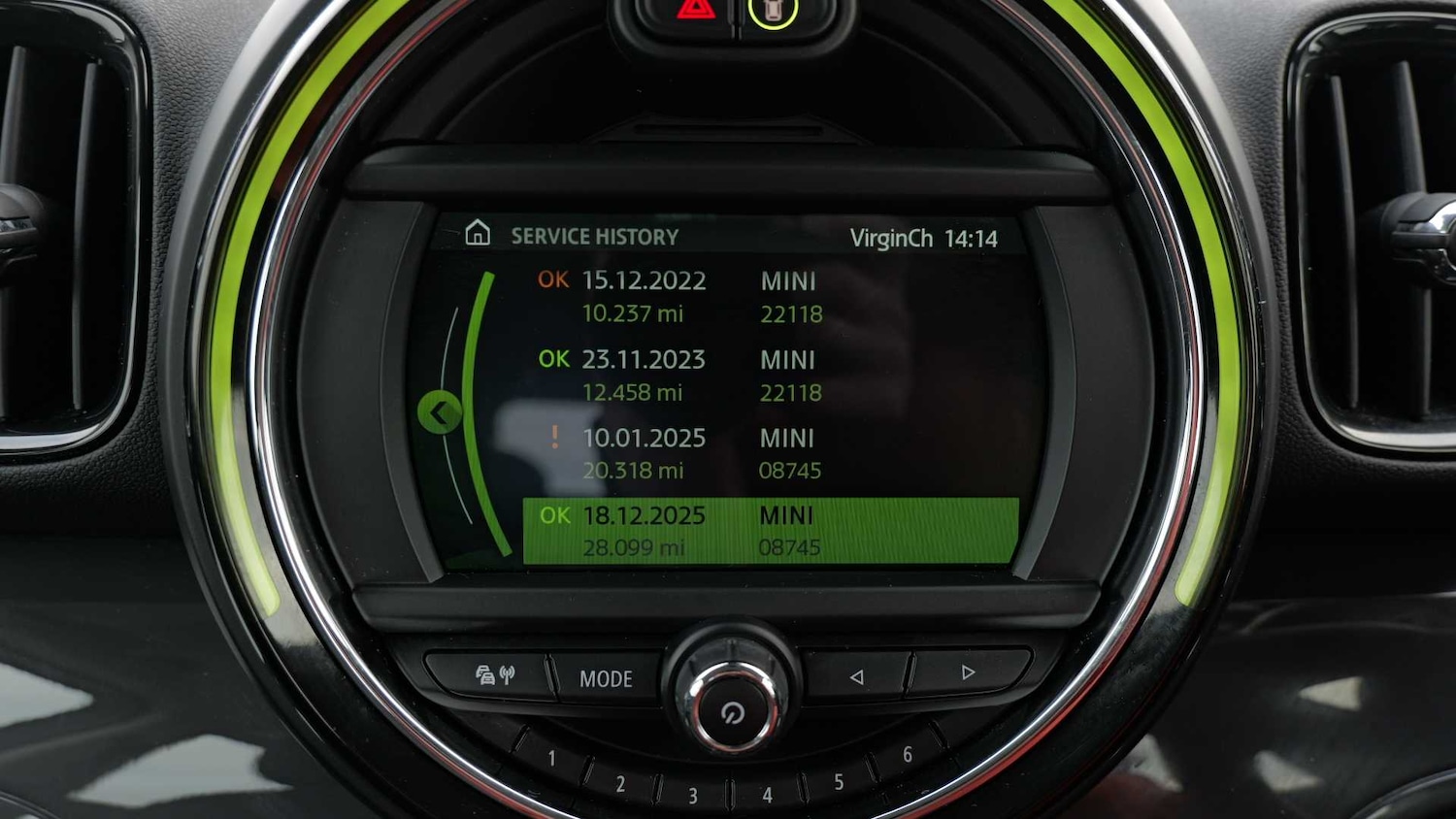The width and height of the screenshot is (1456, 819).
Task: Select the highlighted 18.12.2025 service entry
Action: (x=767, y=531)
